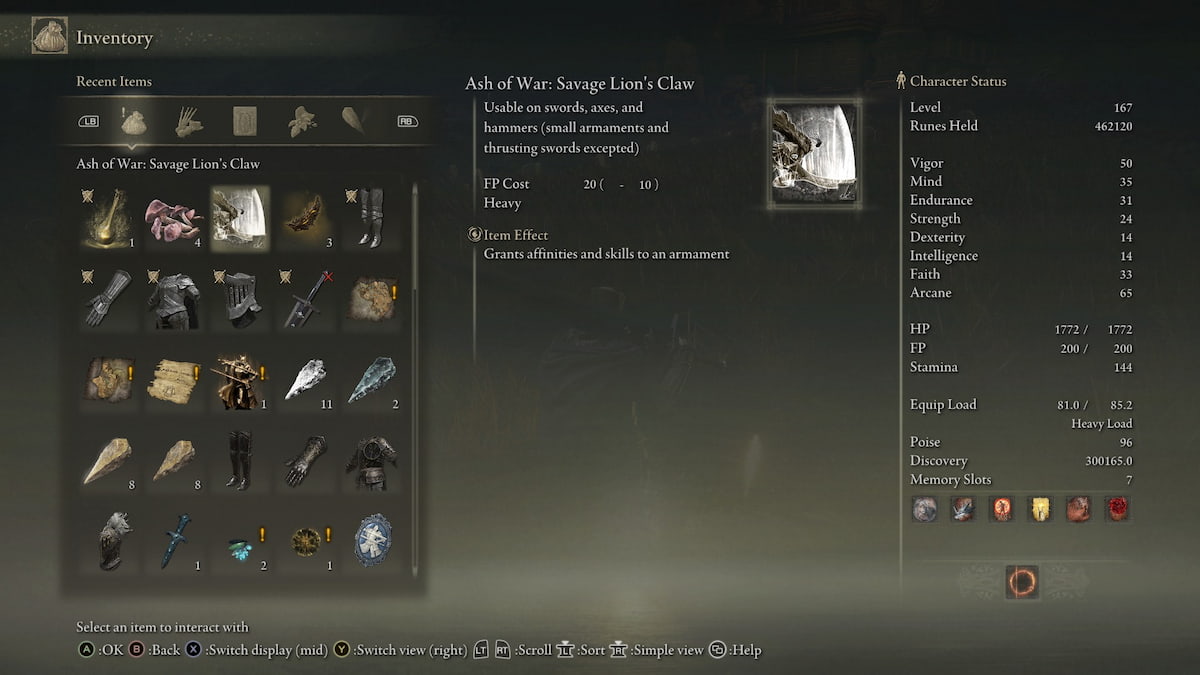Choose the dark red swirl spell icon
1200x675 pixels.
tap(1116, 509)
